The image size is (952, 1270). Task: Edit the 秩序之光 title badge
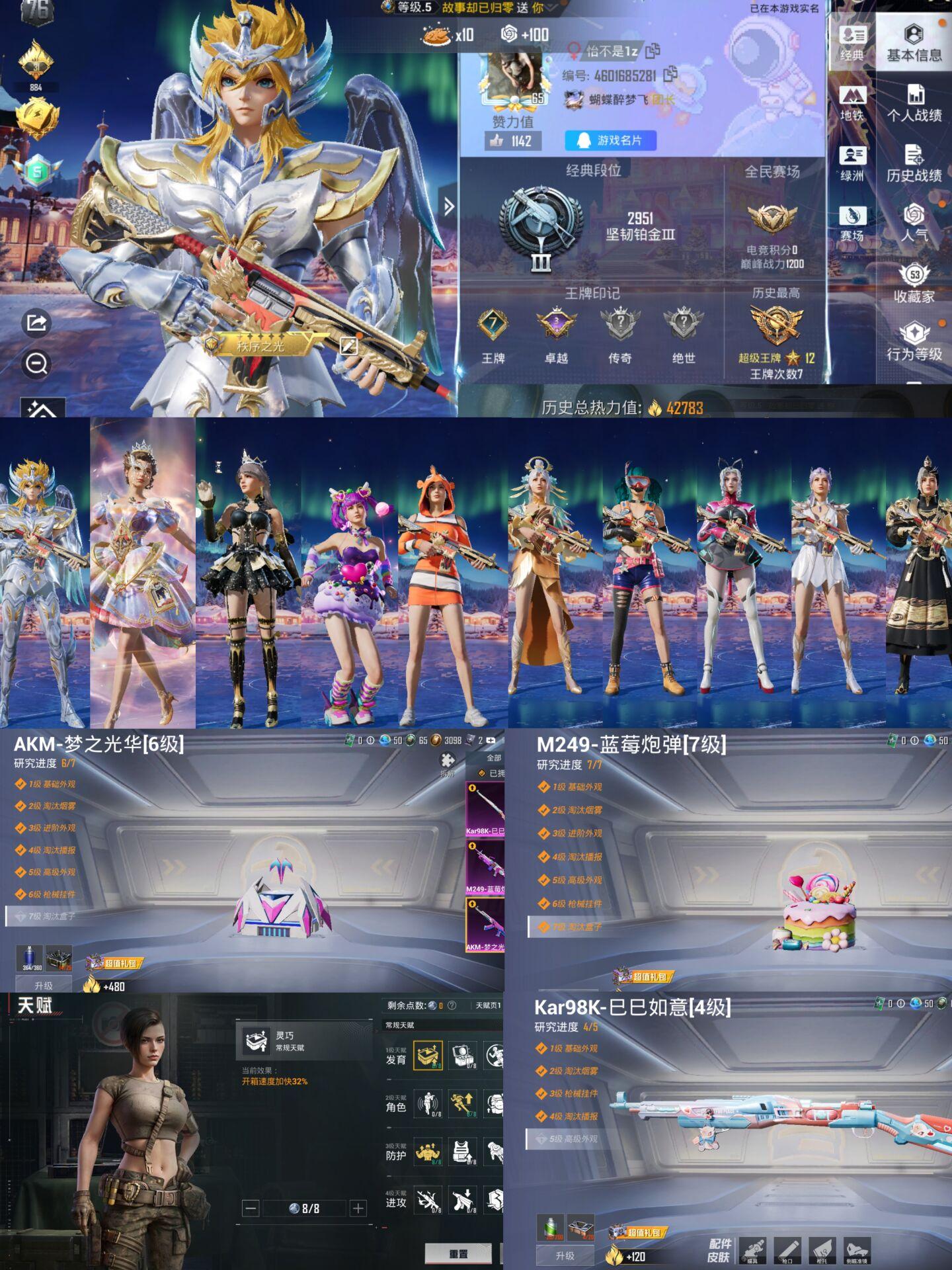pyautogui.click(x=348, y=345)
